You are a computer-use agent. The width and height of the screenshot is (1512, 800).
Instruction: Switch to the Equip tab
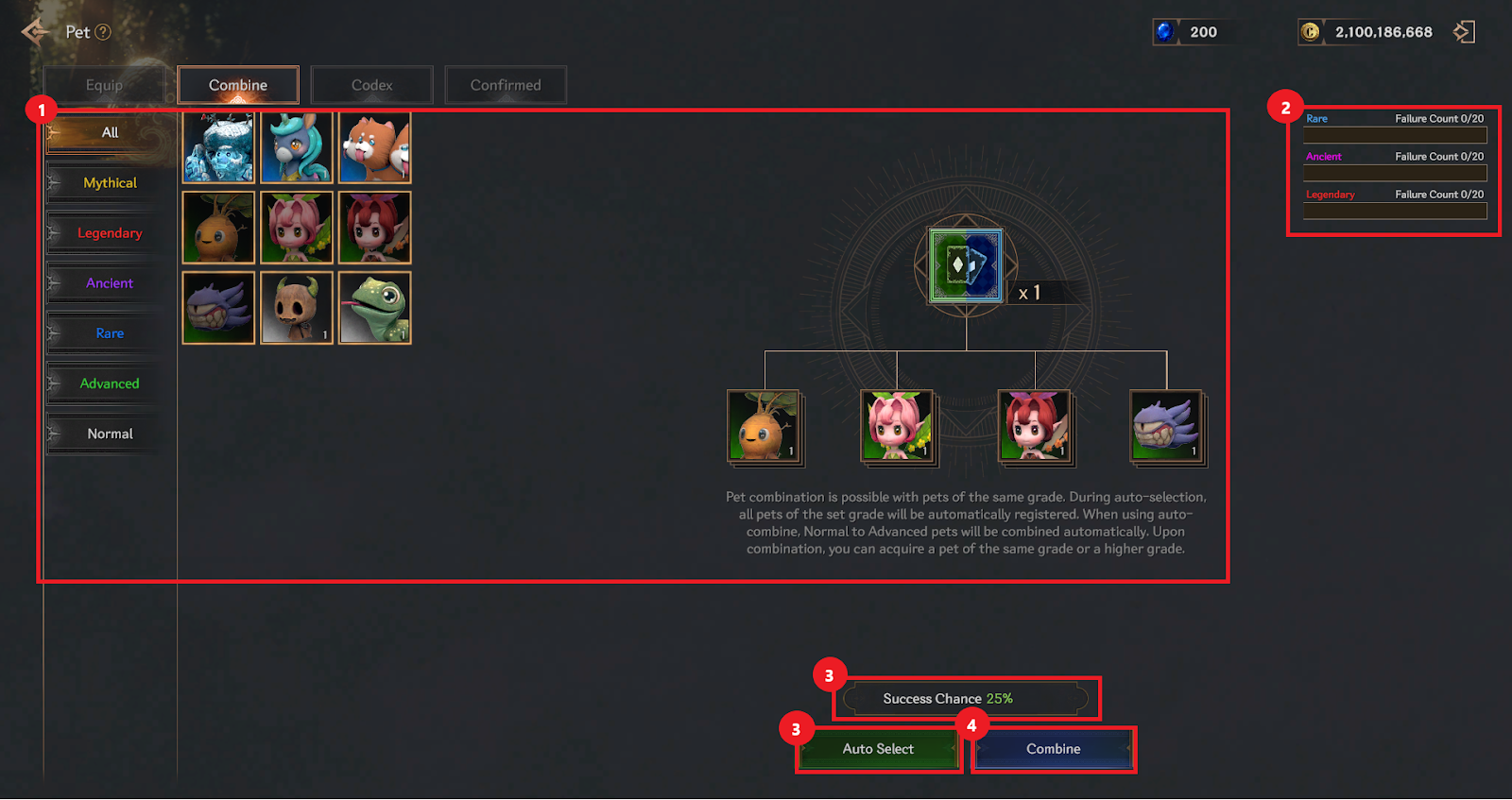coord(104,85)
